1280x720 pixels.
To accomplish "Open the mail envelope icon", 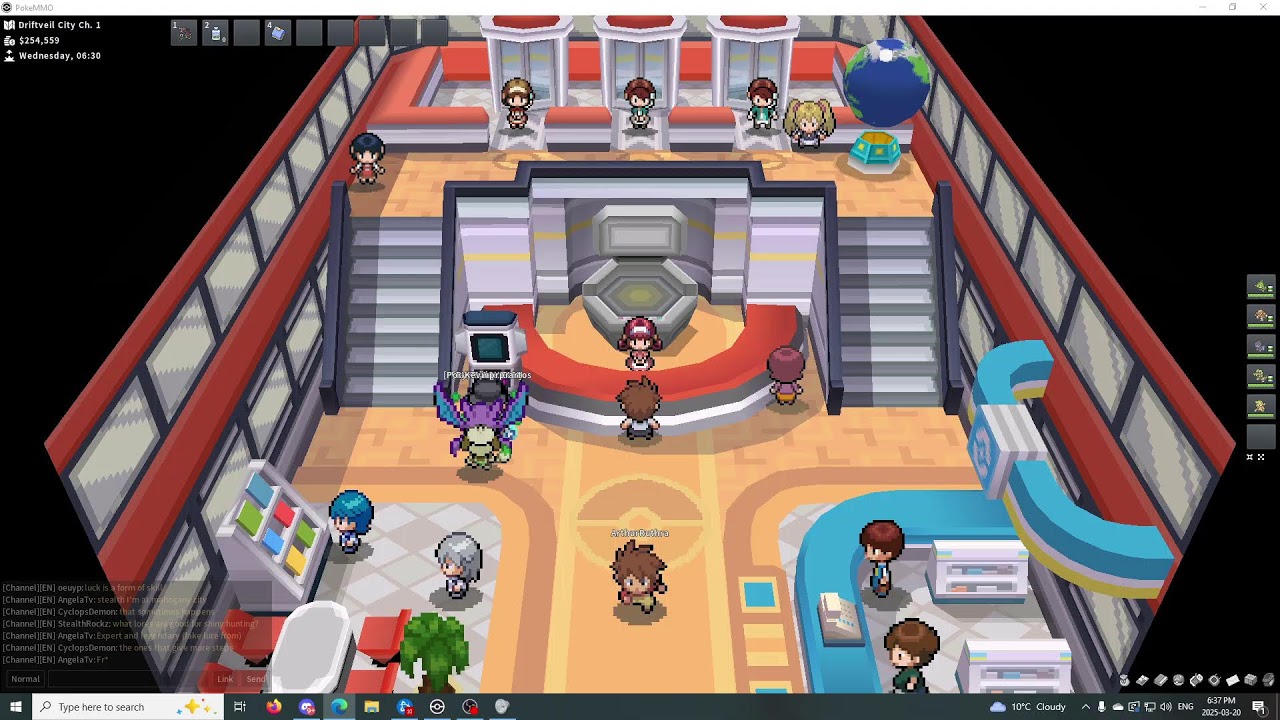I will tap(1232, 680).
